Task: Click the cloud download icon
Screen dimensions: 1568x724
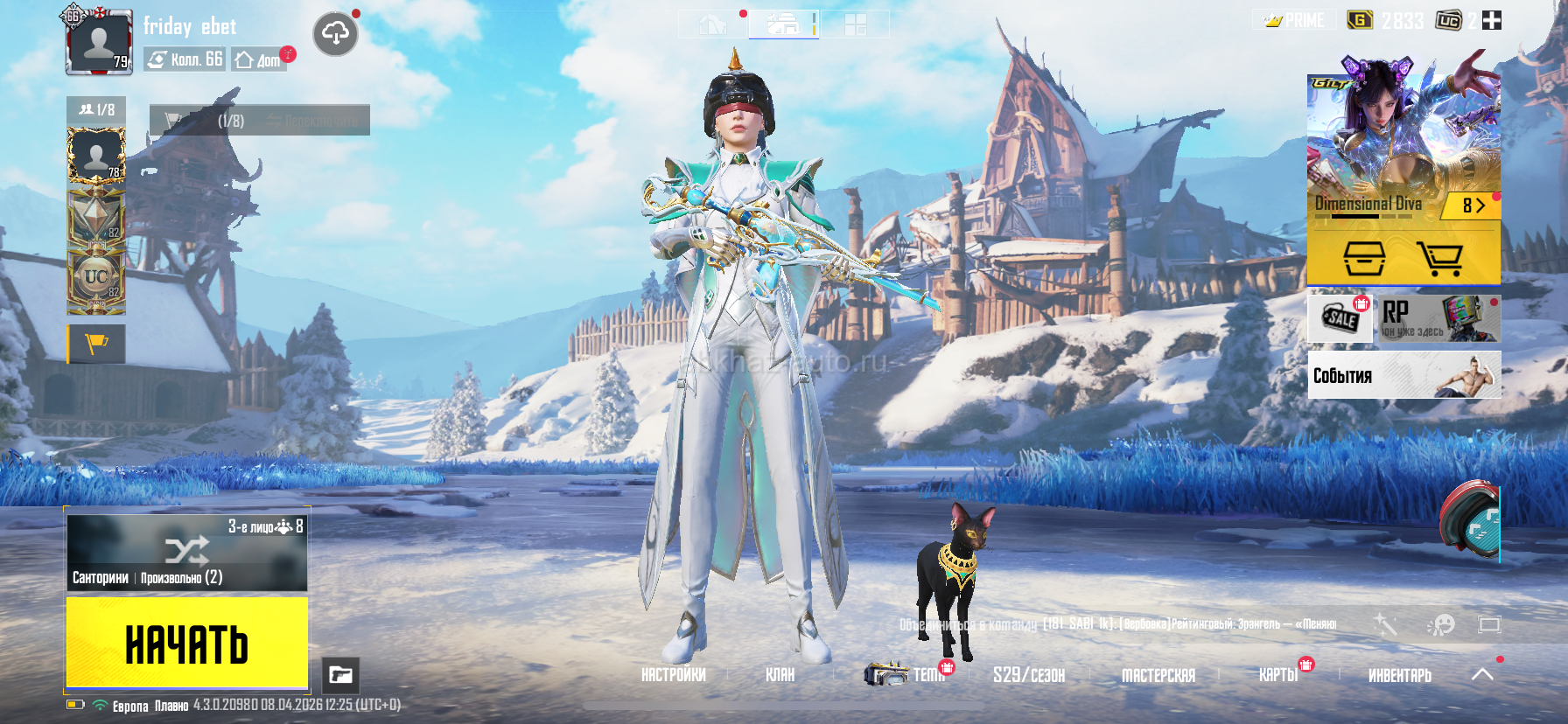Action: tap(335, 34)
